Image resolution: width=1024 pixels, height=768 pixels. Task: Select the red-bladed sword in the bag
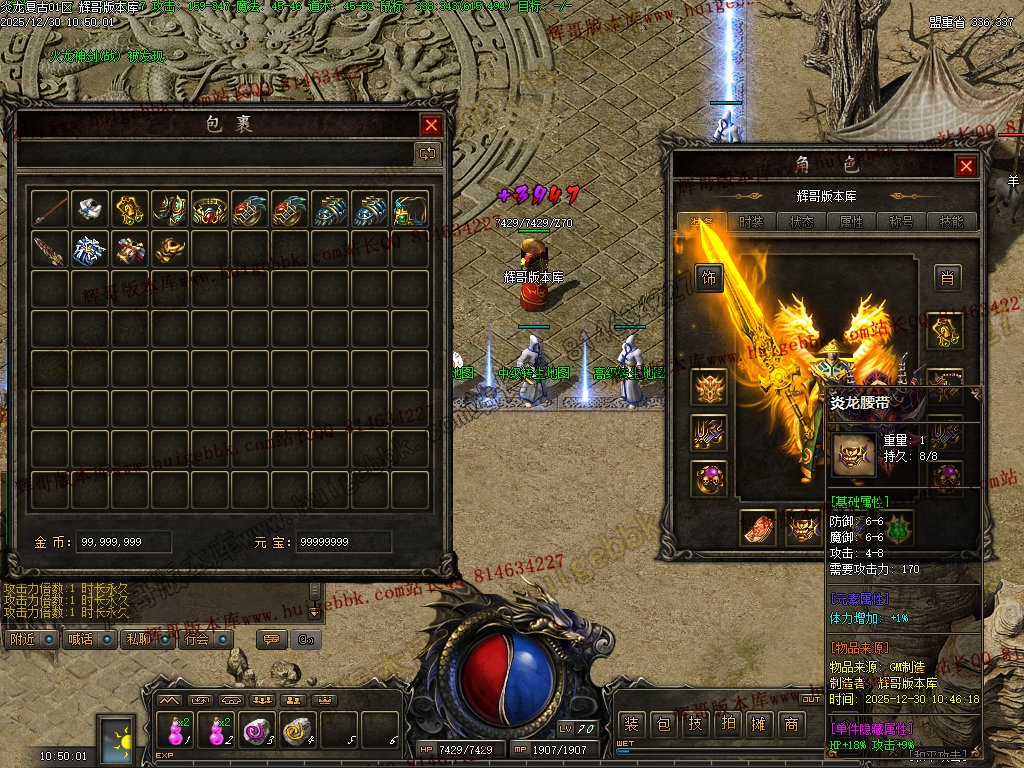(50, 249)
